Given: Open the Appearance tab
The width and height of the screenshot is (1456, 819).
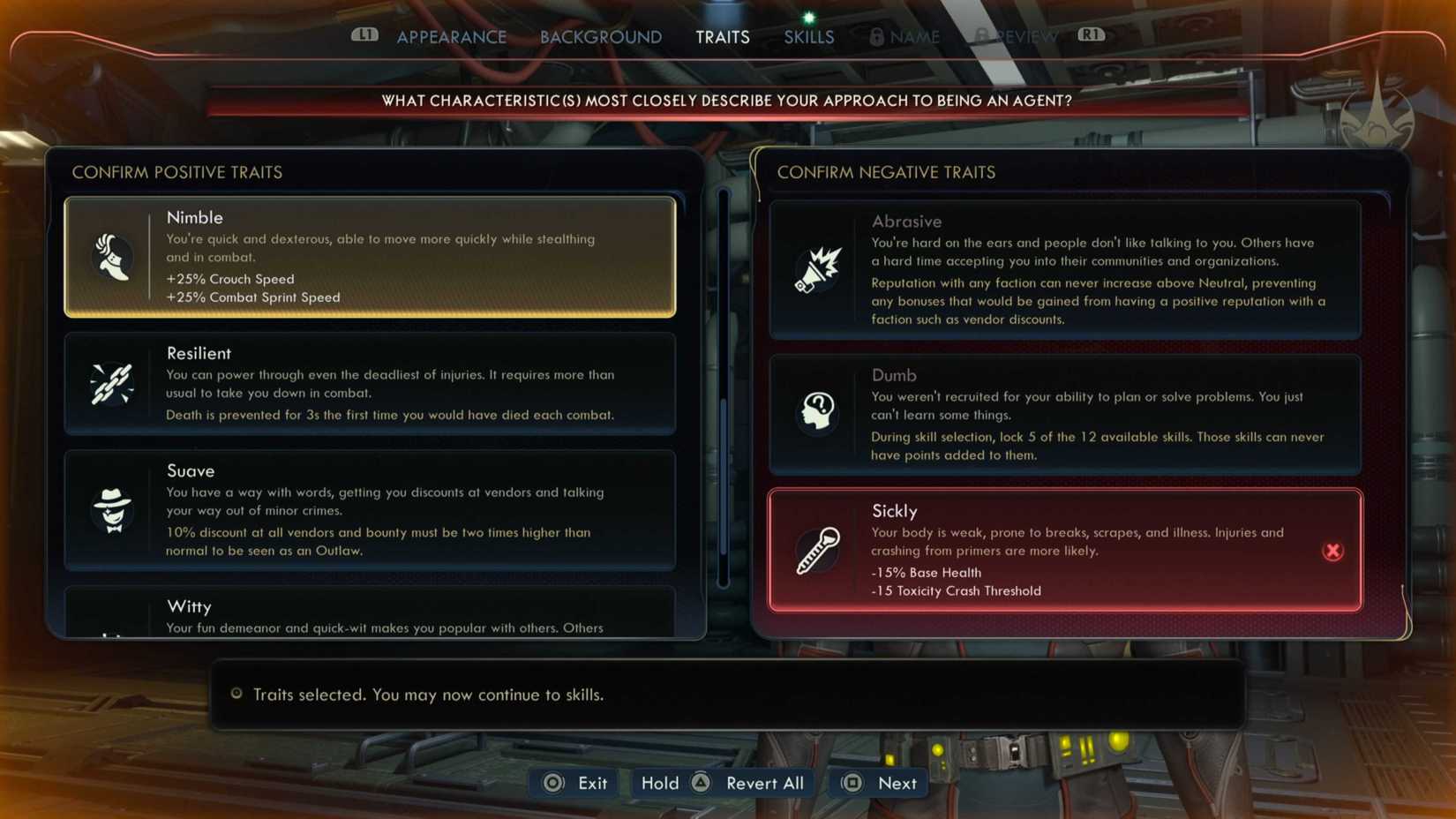Looking at the screenshot, I should coord(452,36).
